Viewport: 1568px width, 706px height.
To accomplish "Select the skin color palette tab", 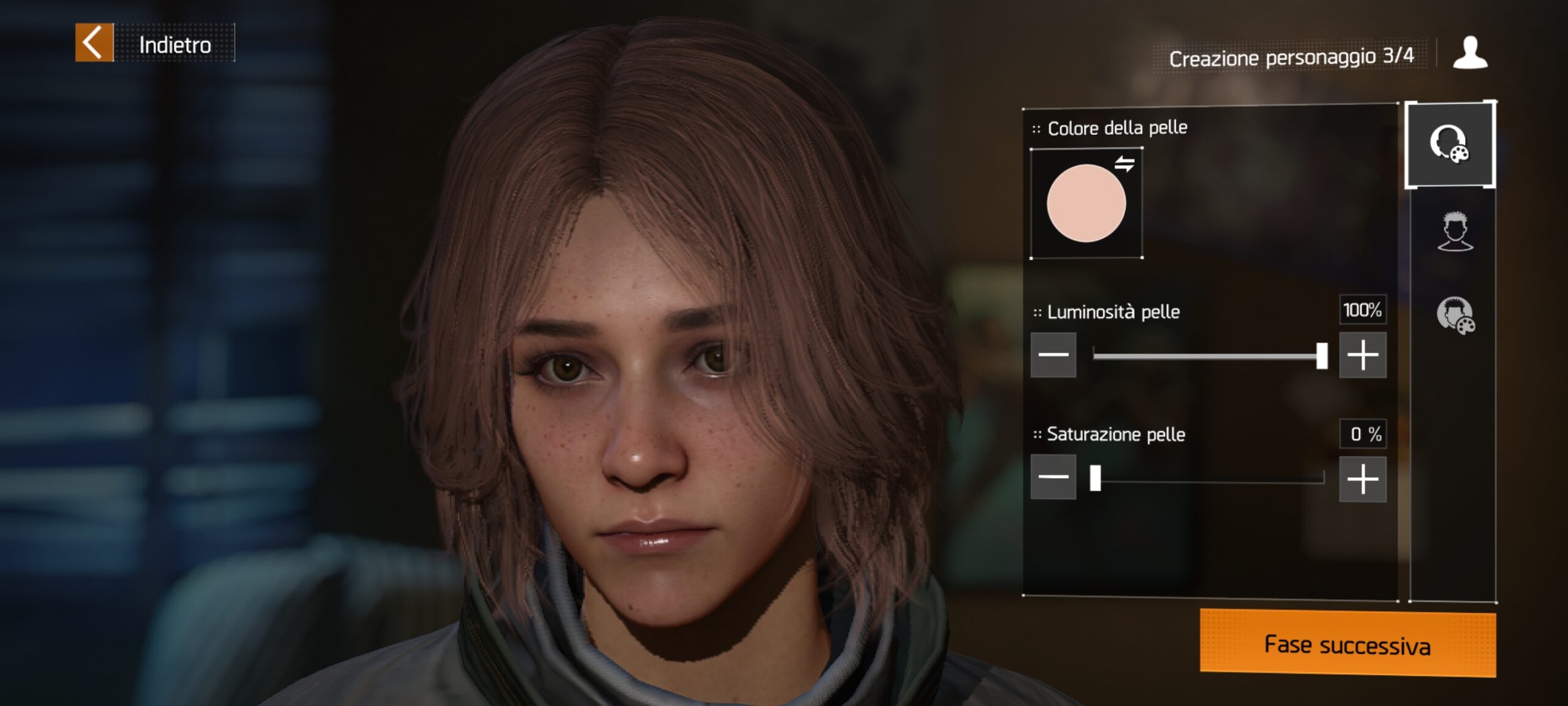I will coord(1449,145).
